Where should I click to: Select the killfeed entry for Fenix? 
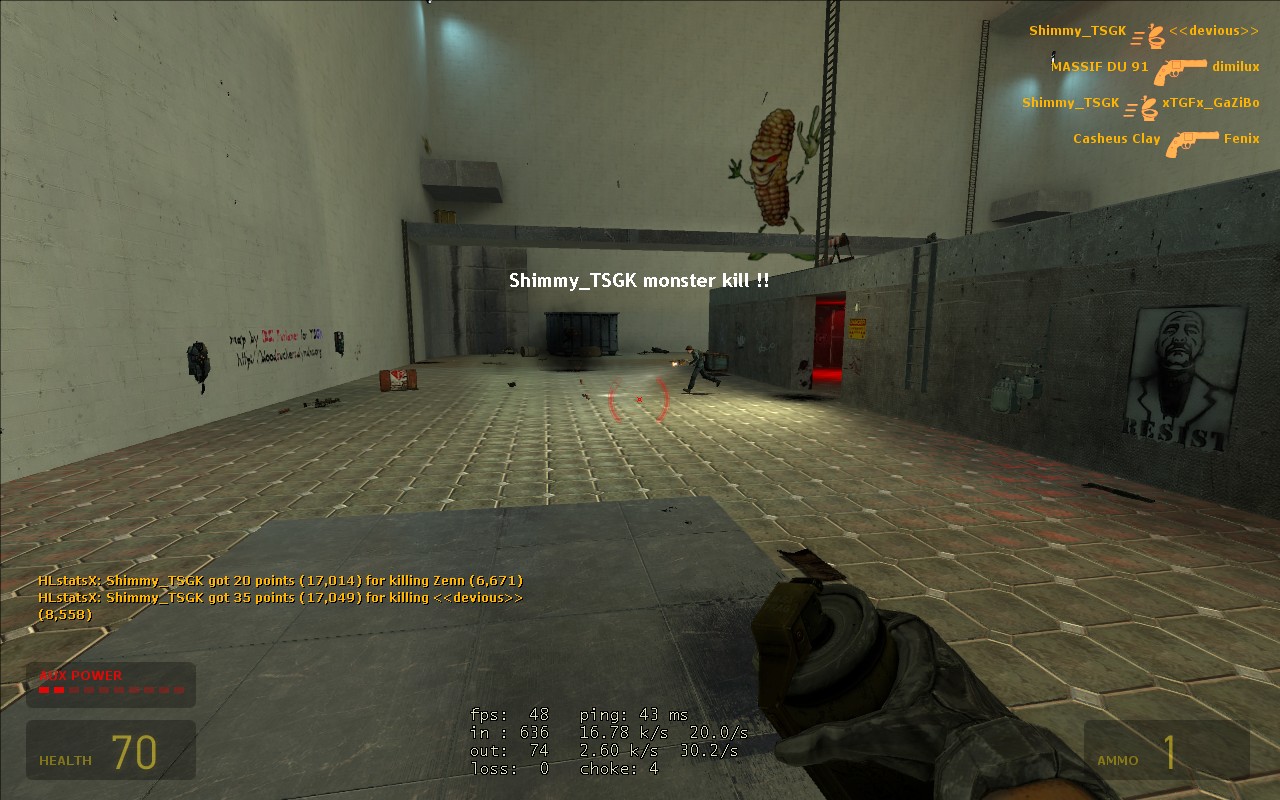1244,138
